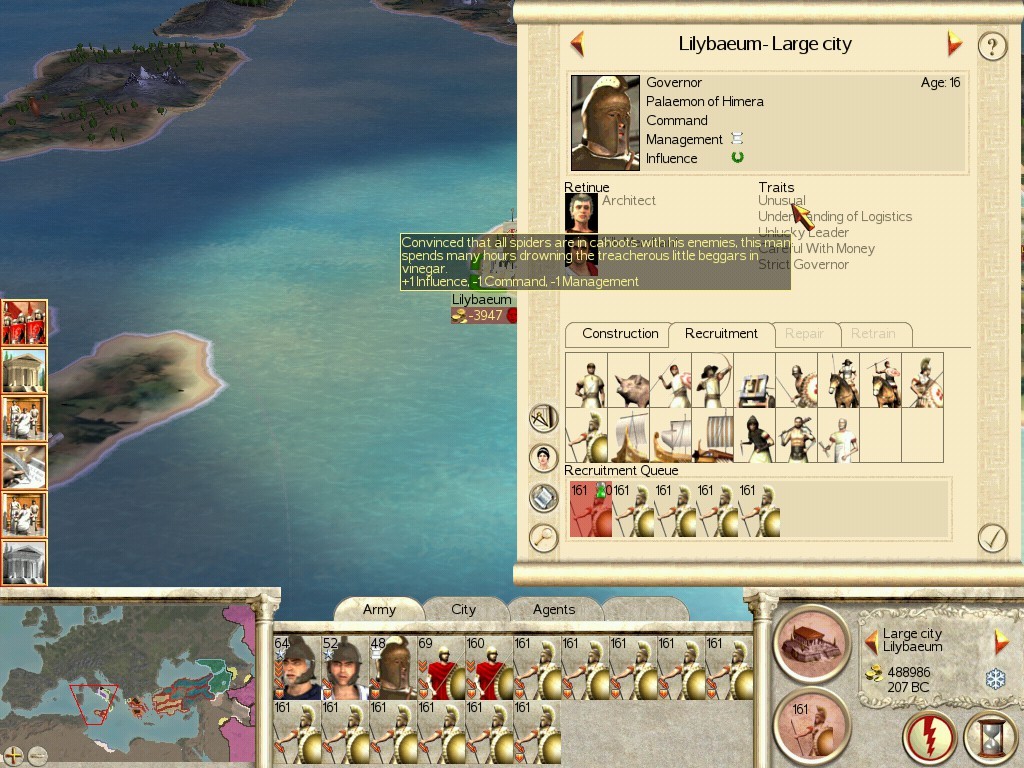The height and width of the screenshot is (768, 1024).
Task: Open the advisor woman portrait button
Action: (x=543, y=458)
